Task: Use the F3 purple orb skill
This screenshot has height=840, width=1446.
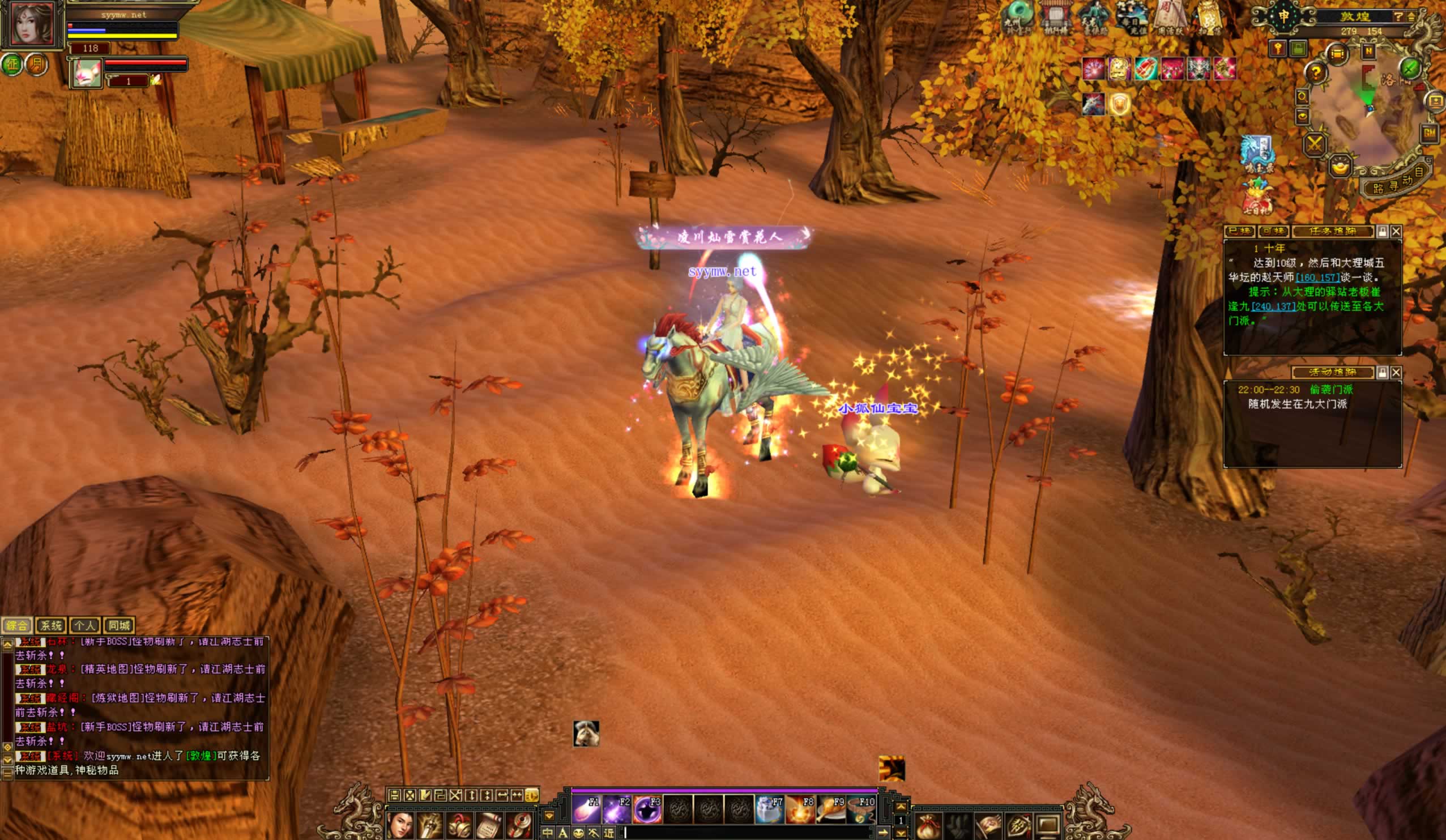Action: point(647,810)
